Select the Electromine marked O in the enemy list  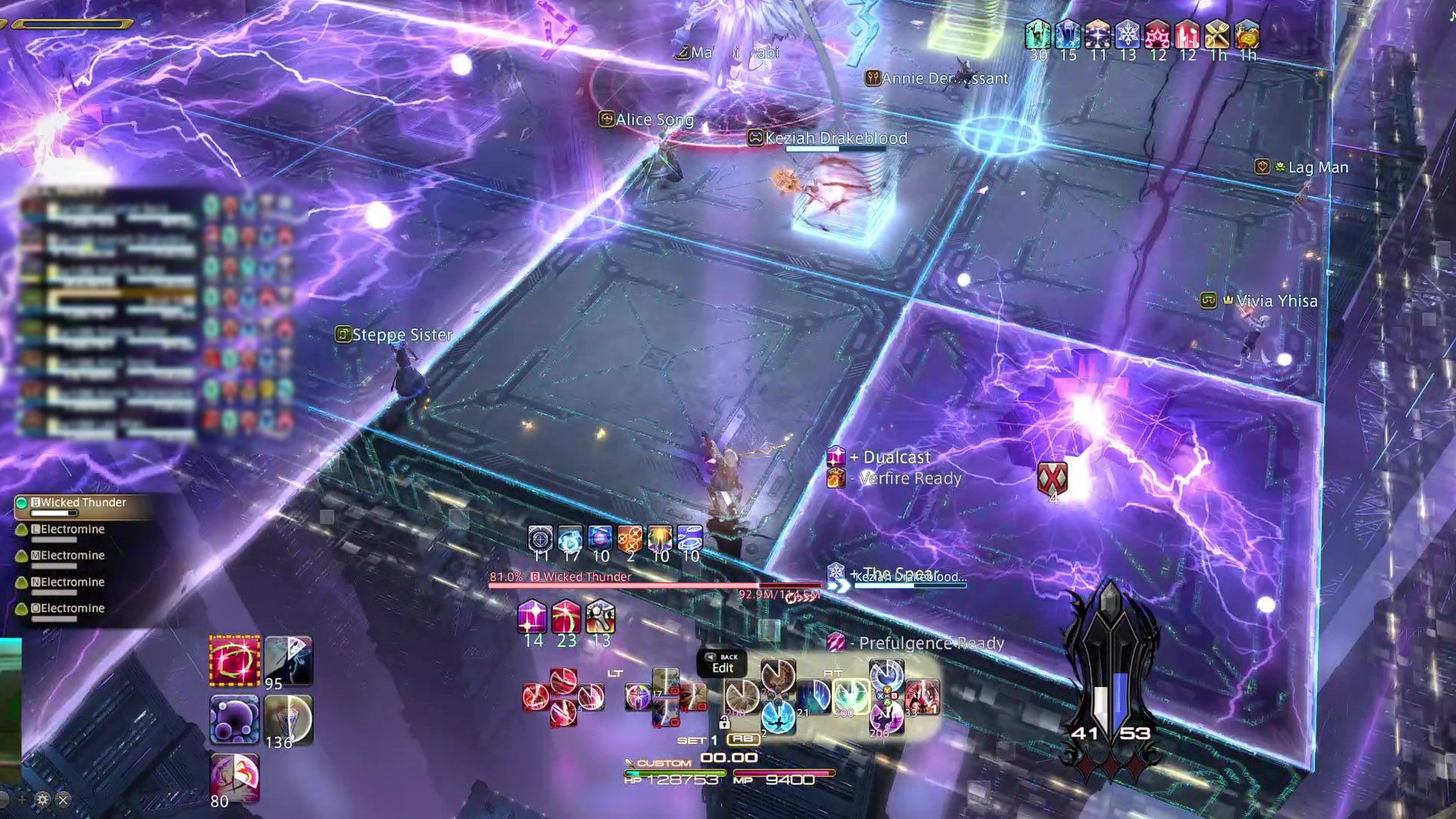[x=72, y=608]
